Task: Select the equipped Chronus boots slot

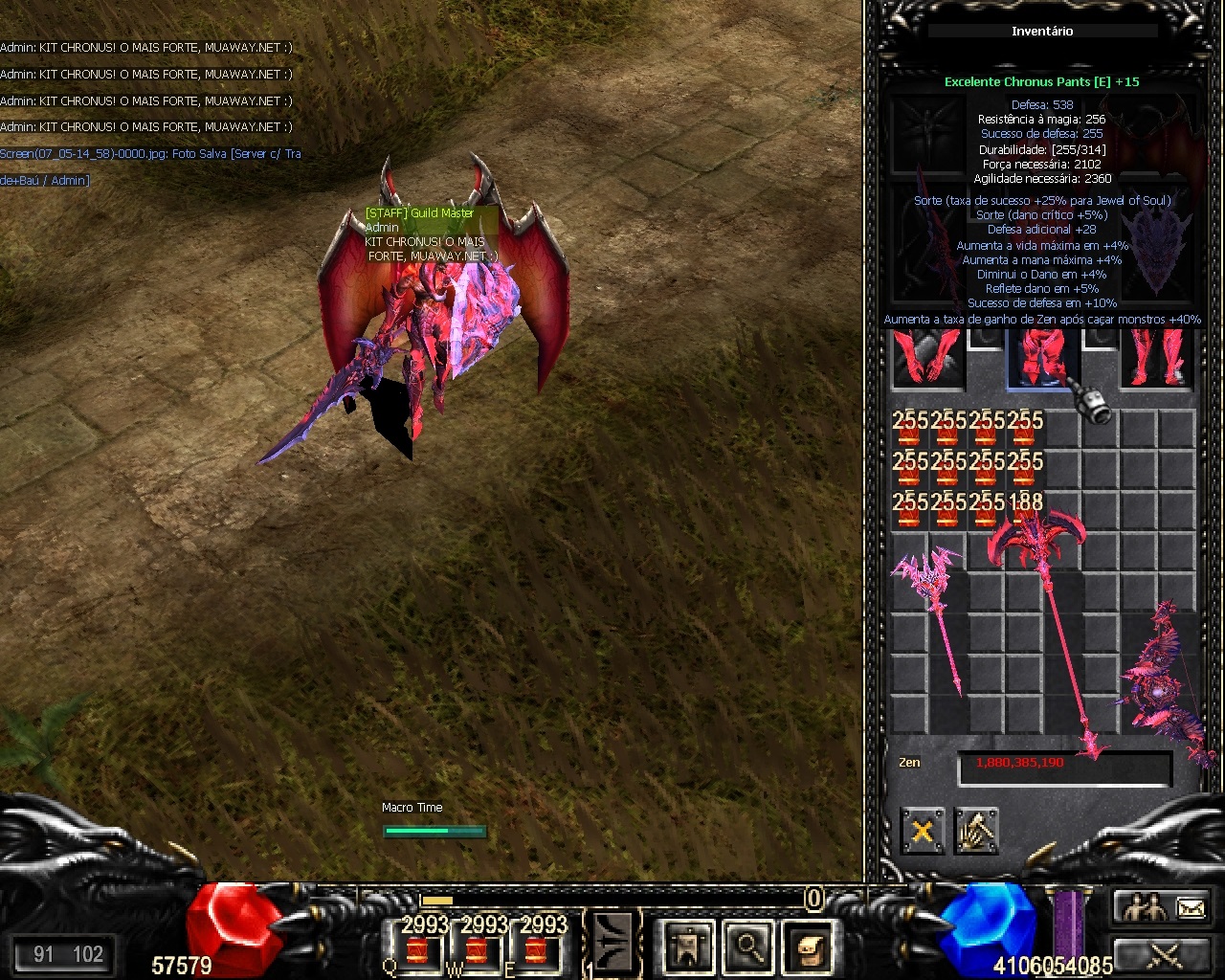Action: (1157, 359)
